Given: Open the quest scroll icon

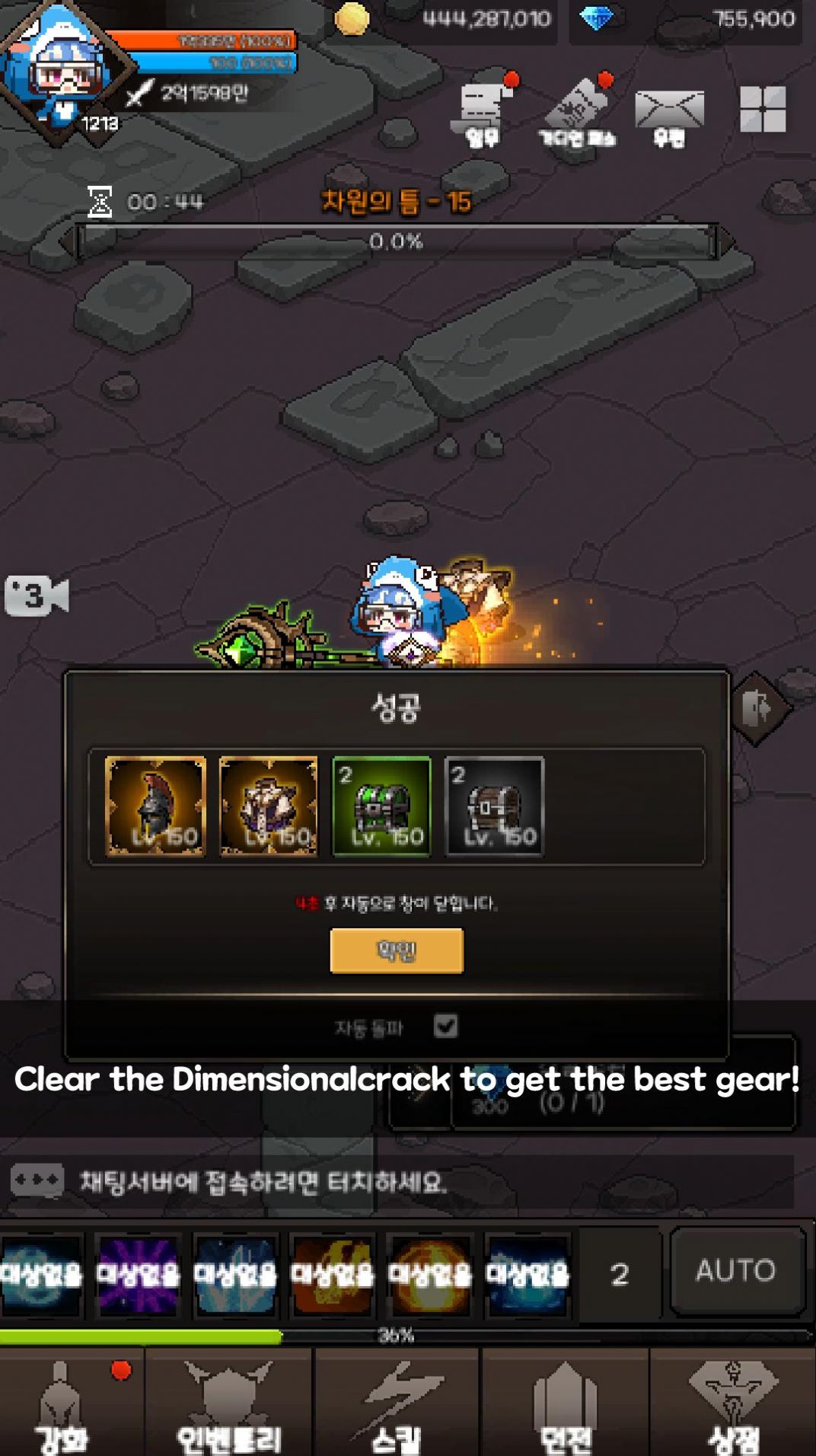Looking at the screenshot, I should [483, 113].
